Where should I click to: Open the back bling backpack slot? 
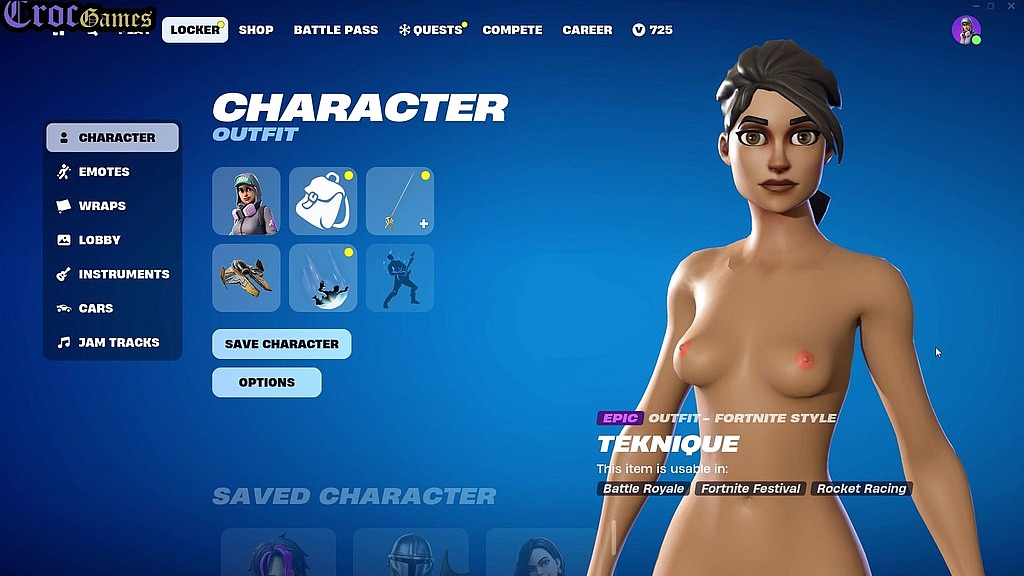pos(323,201)
